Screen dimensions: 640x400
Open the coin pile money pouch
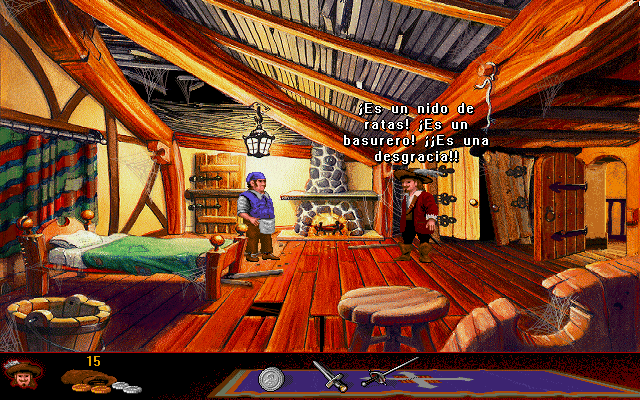click(x=97, y=380)
